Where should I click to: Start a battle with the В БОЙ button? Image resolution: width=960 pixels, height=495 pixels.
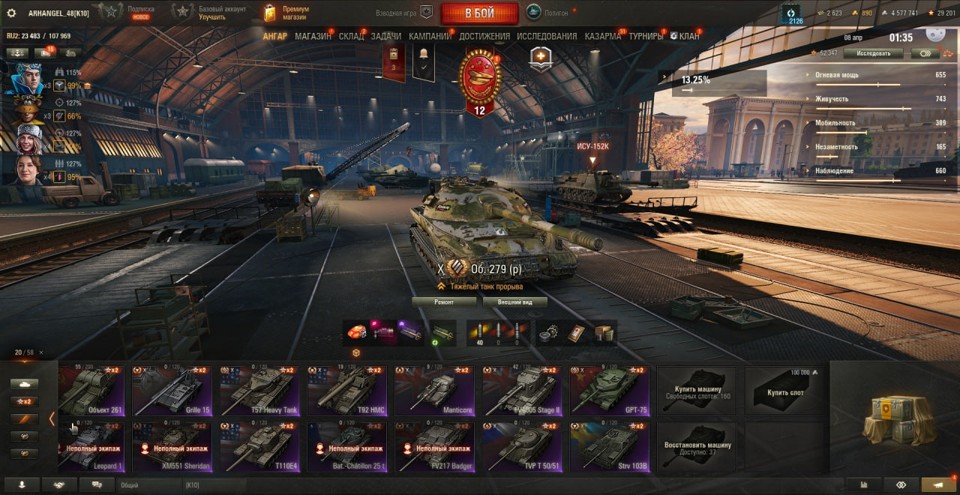coord(479,13)
